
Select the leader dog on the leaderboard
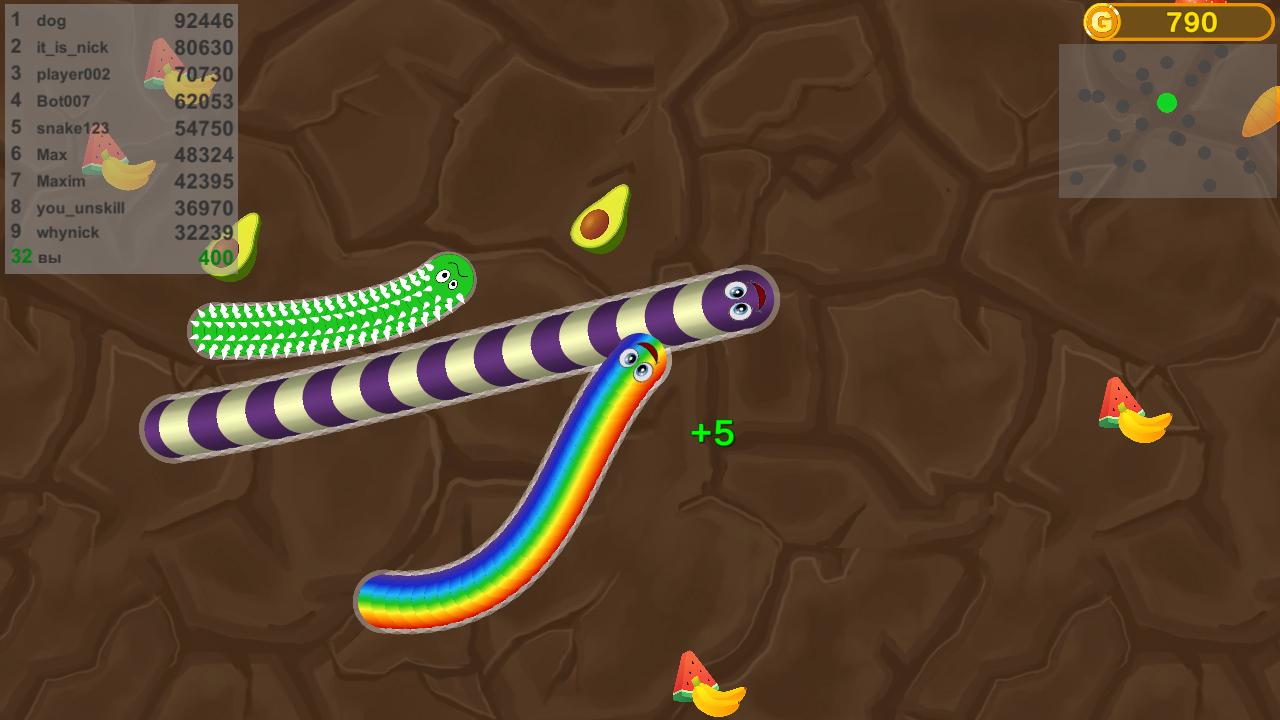(x=53, y=20)
